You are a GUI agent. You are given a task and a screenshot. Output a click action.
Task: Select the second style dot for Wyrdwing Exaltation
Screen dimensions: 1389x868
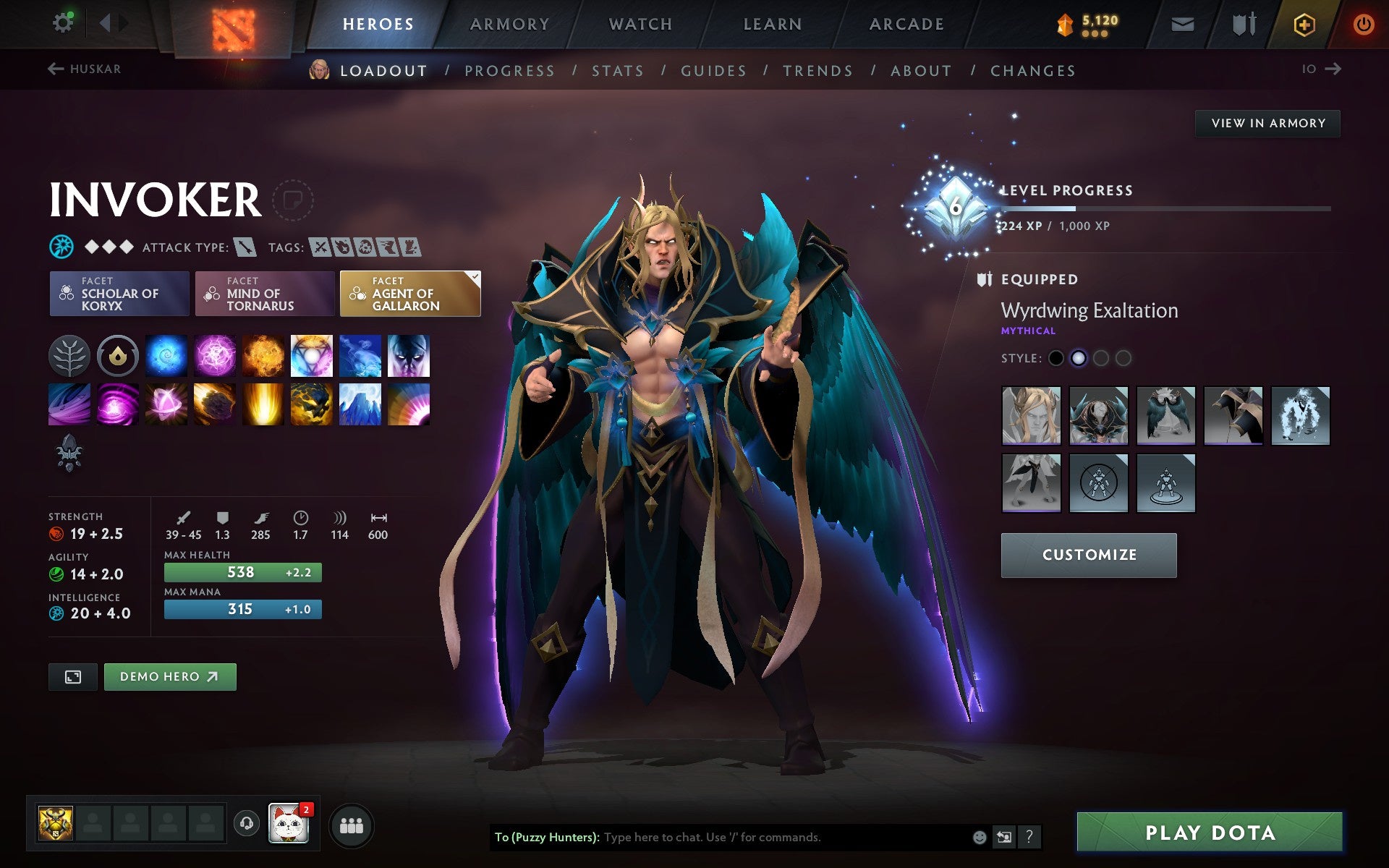click(x=1078, y=357)
